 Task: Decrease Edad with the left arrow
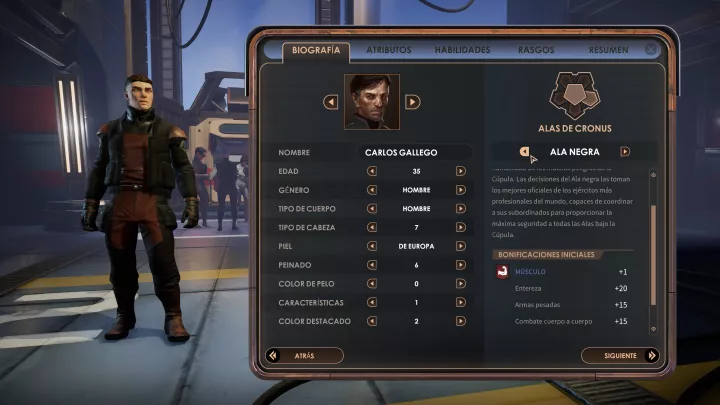coord(372,170)
